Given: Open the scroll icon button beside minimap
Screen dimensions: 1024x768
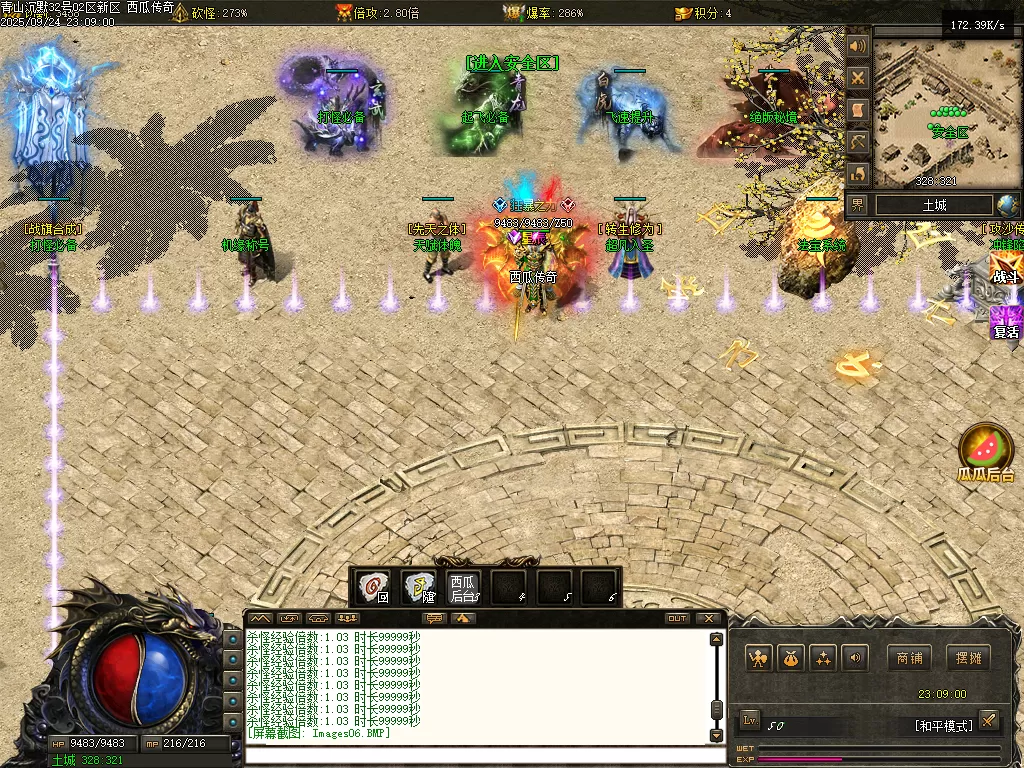Looking at the screenshot, I should click(858, 110).
